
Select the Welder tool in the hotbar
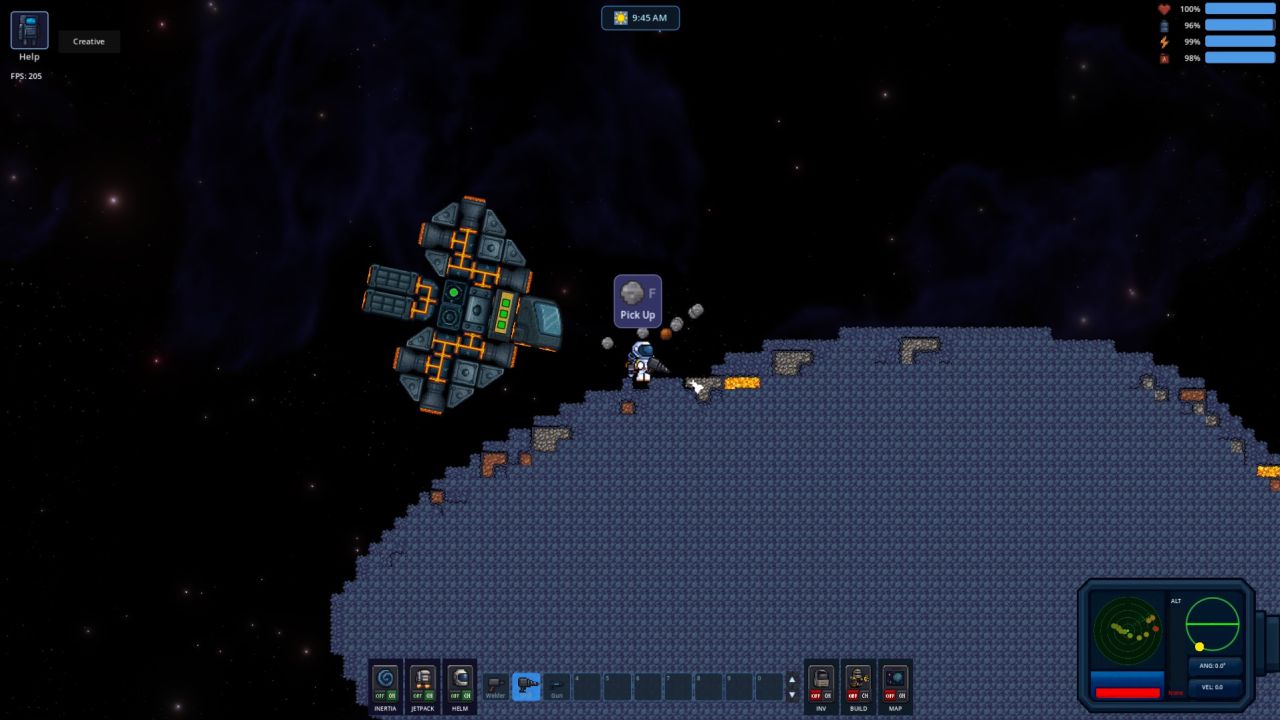coord(494,685)
